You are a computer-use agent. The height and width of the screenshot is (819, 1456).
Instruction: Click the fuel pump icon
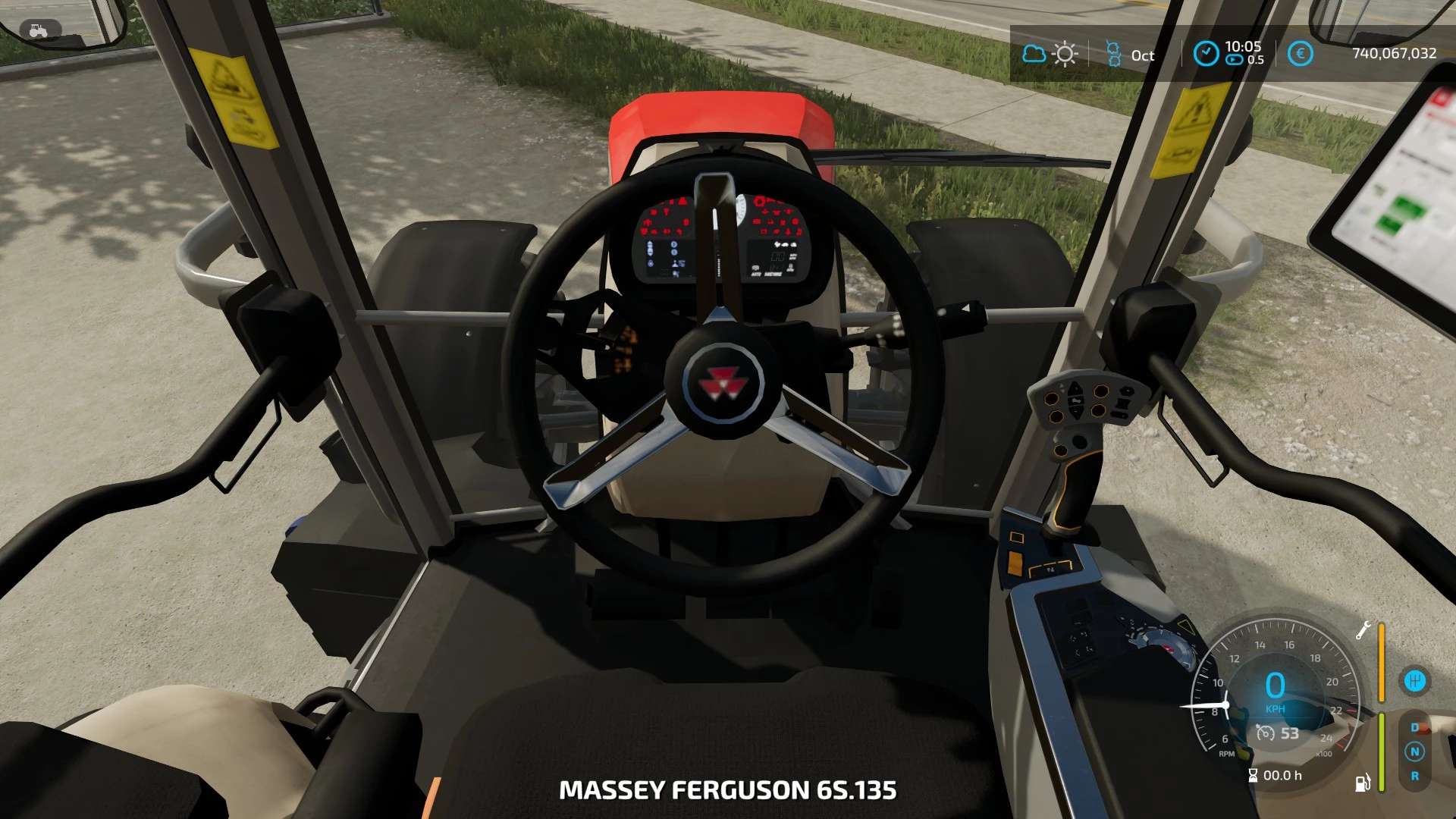[x=1362, y=783]
